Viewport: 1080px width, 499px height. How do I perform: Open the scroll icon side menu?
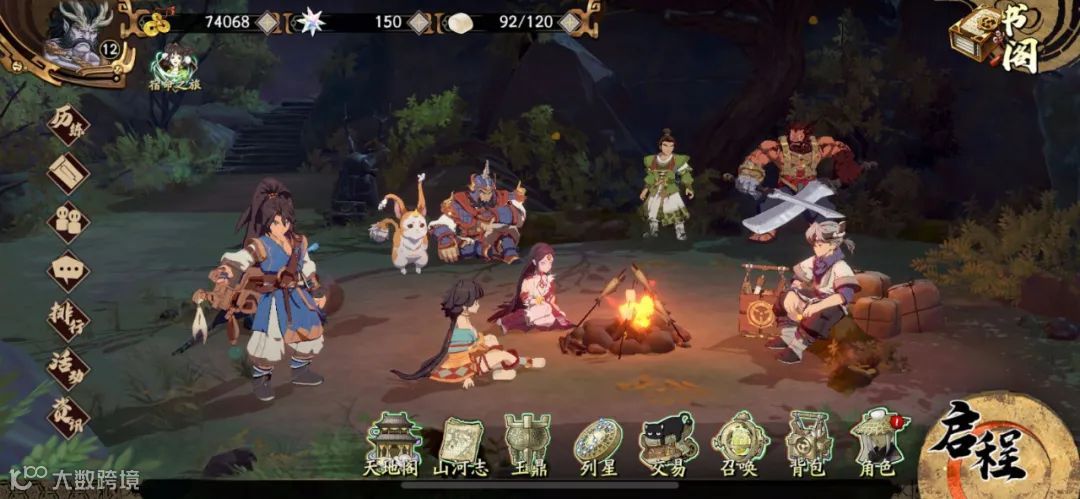coord(68,173)
